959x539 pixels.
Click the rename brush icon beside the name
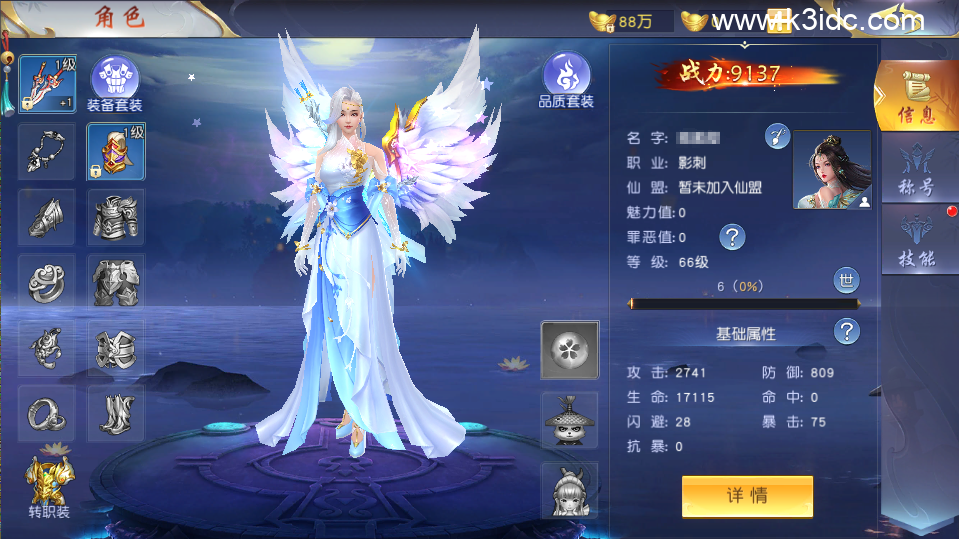tap(777, 137)
